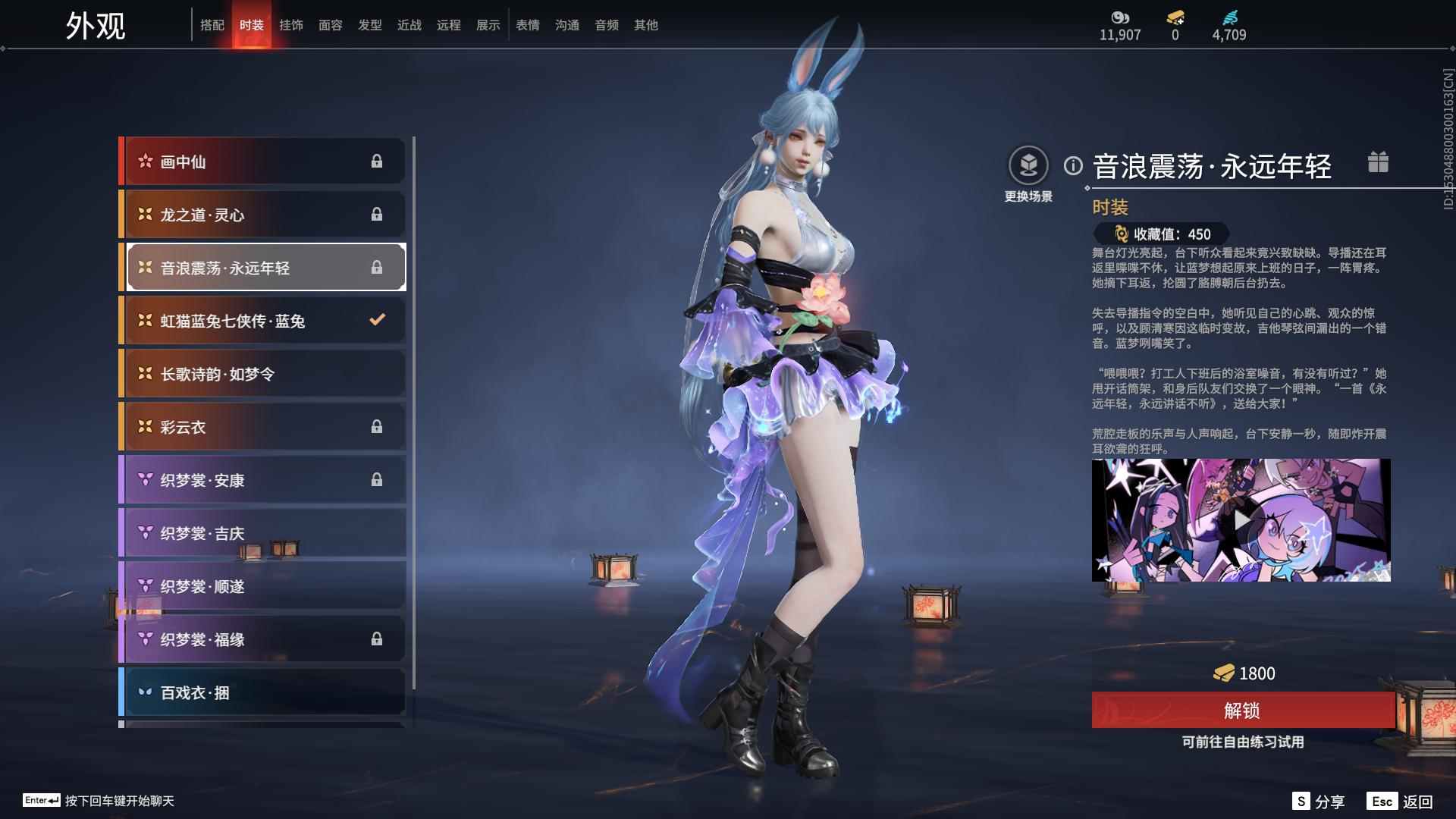This screenshot has width=1456, height=819.
Task: Switch to the 搭配 tab
Action: pyautogui.click(x=212, y=25)
